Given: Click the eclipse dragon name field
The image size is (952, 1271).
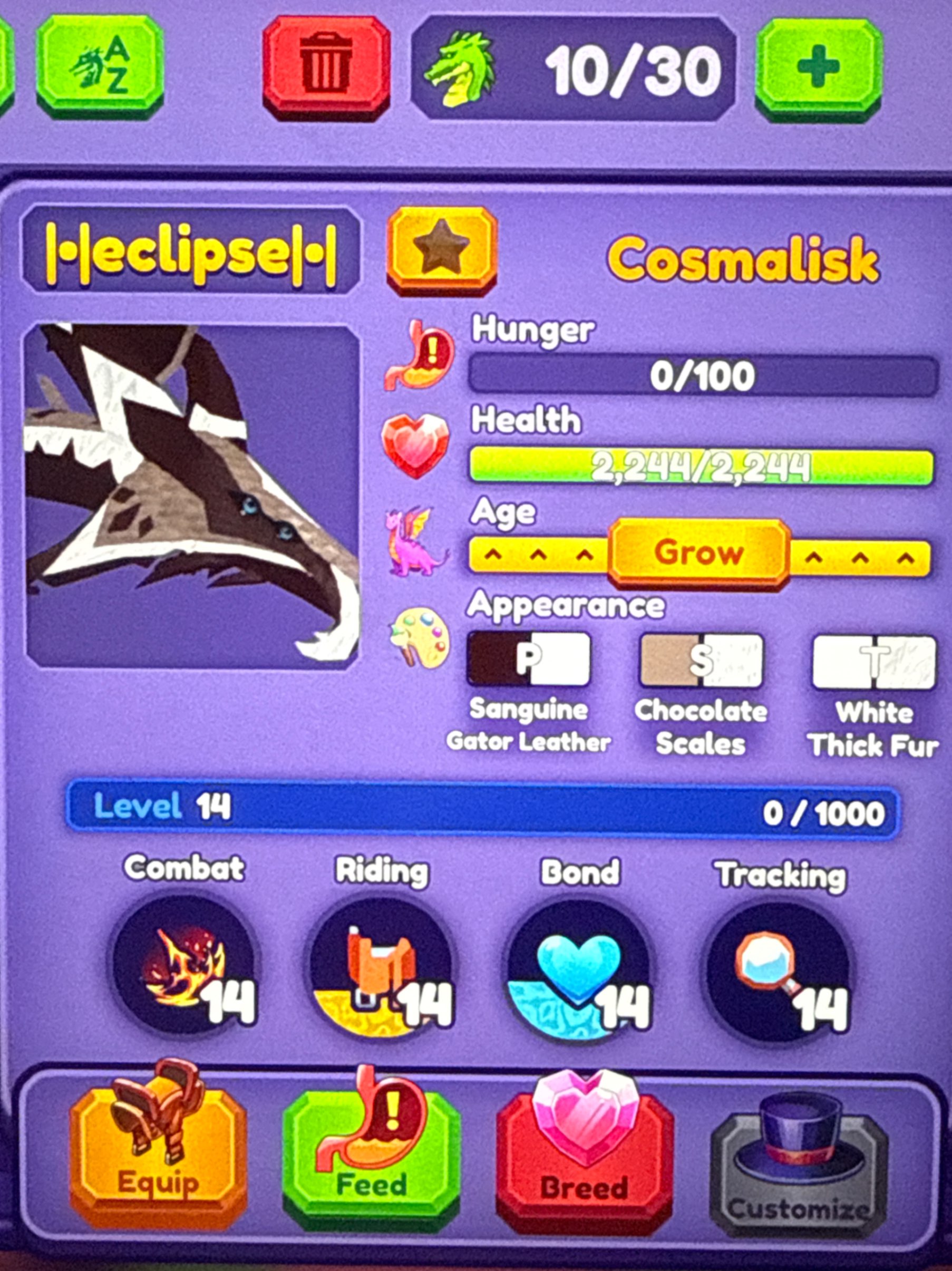Looking at the screenshot, I should point(190,253).
